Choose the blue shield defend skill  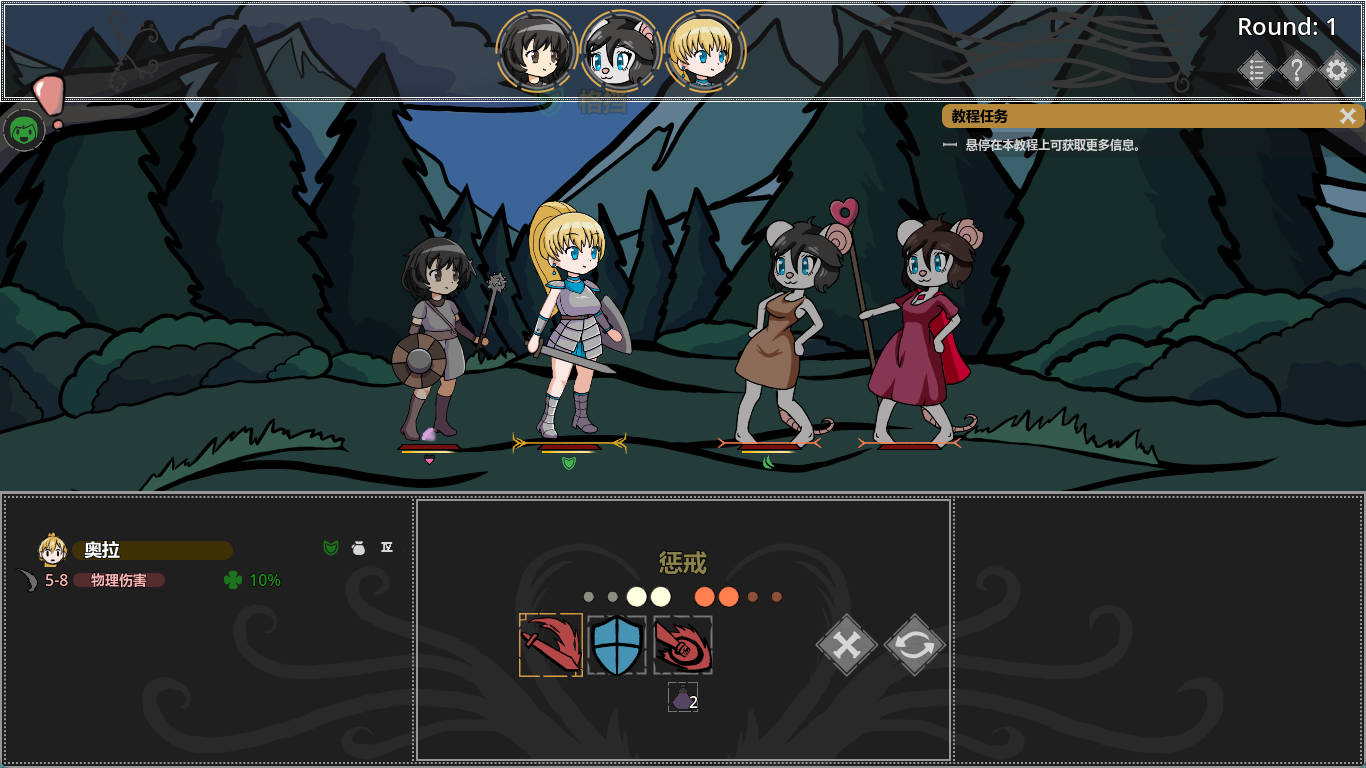(617, 645)
